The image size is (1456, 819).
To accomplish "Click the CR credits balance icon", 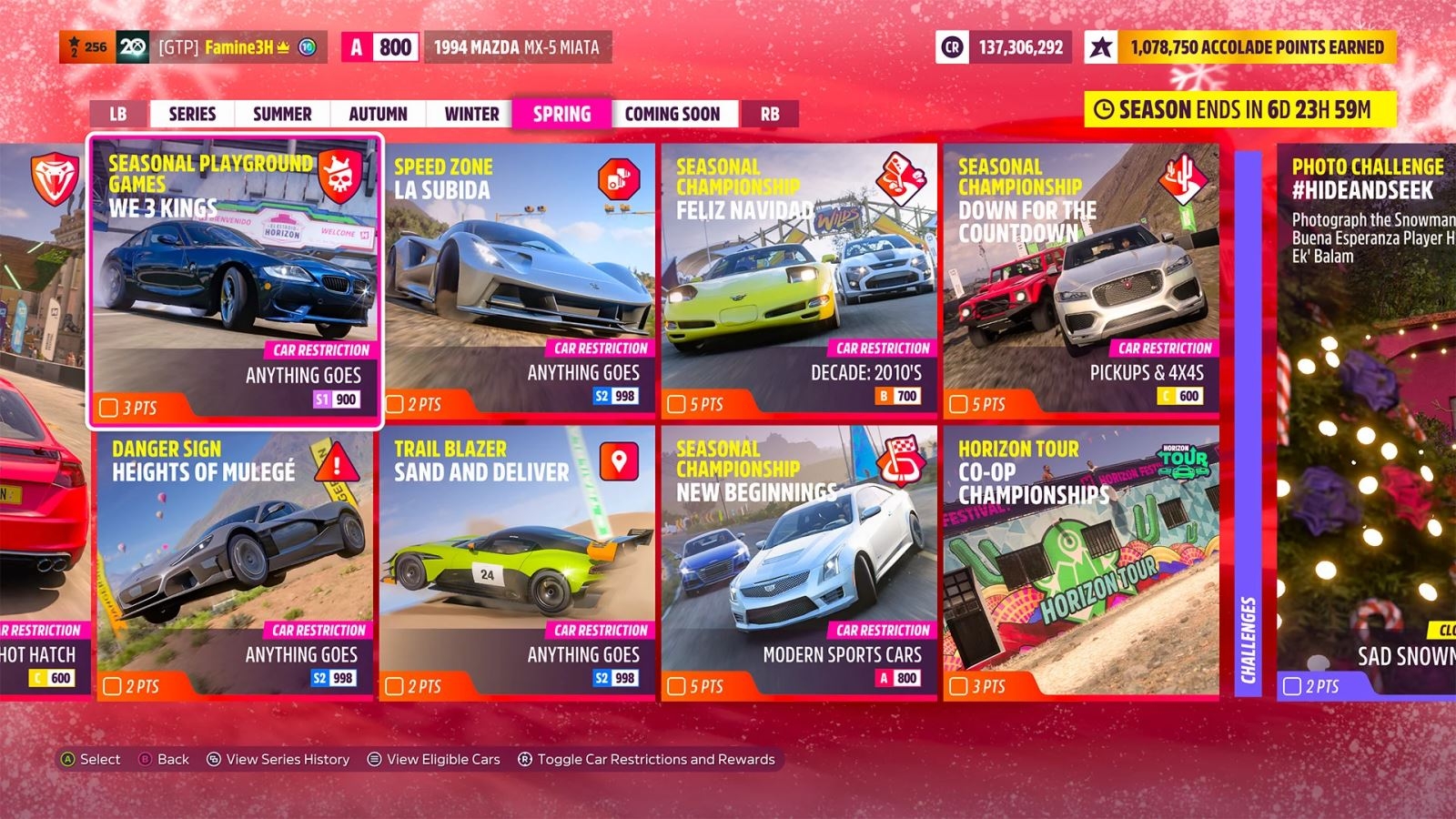I will (953, 45).
